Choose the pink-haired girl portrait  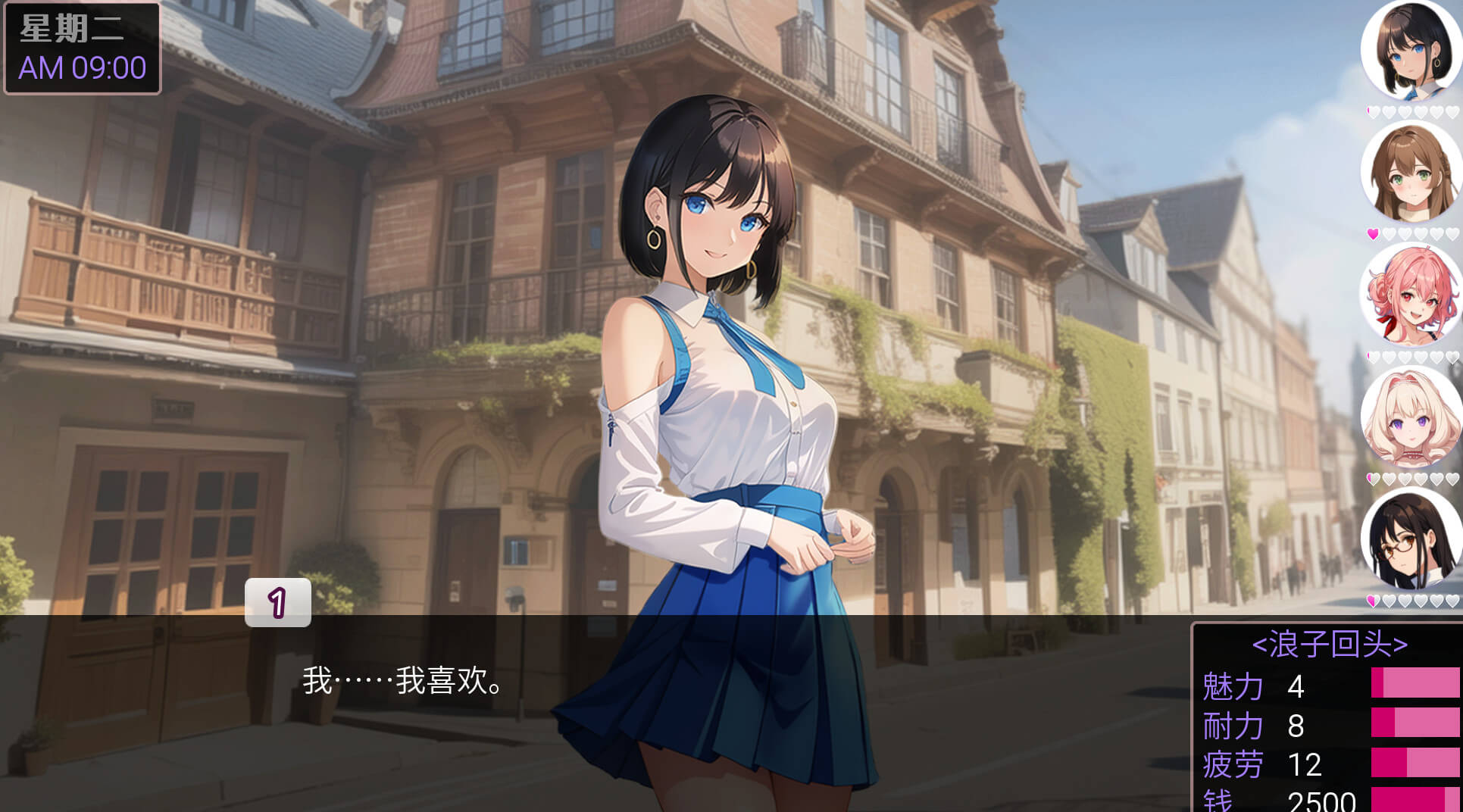coord(1410,296)
